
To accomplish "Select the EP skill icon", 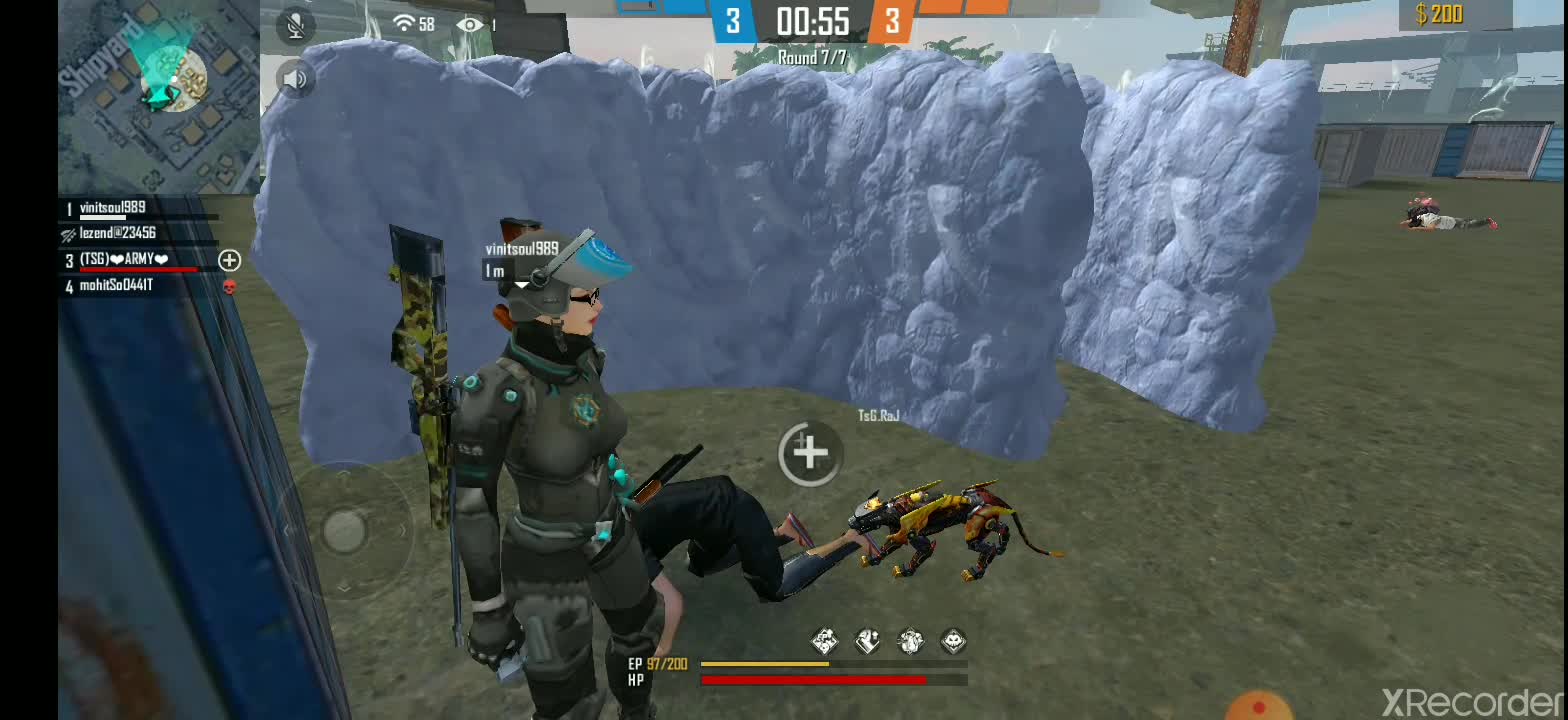I will pyautogui.click(x=824, y=641).
